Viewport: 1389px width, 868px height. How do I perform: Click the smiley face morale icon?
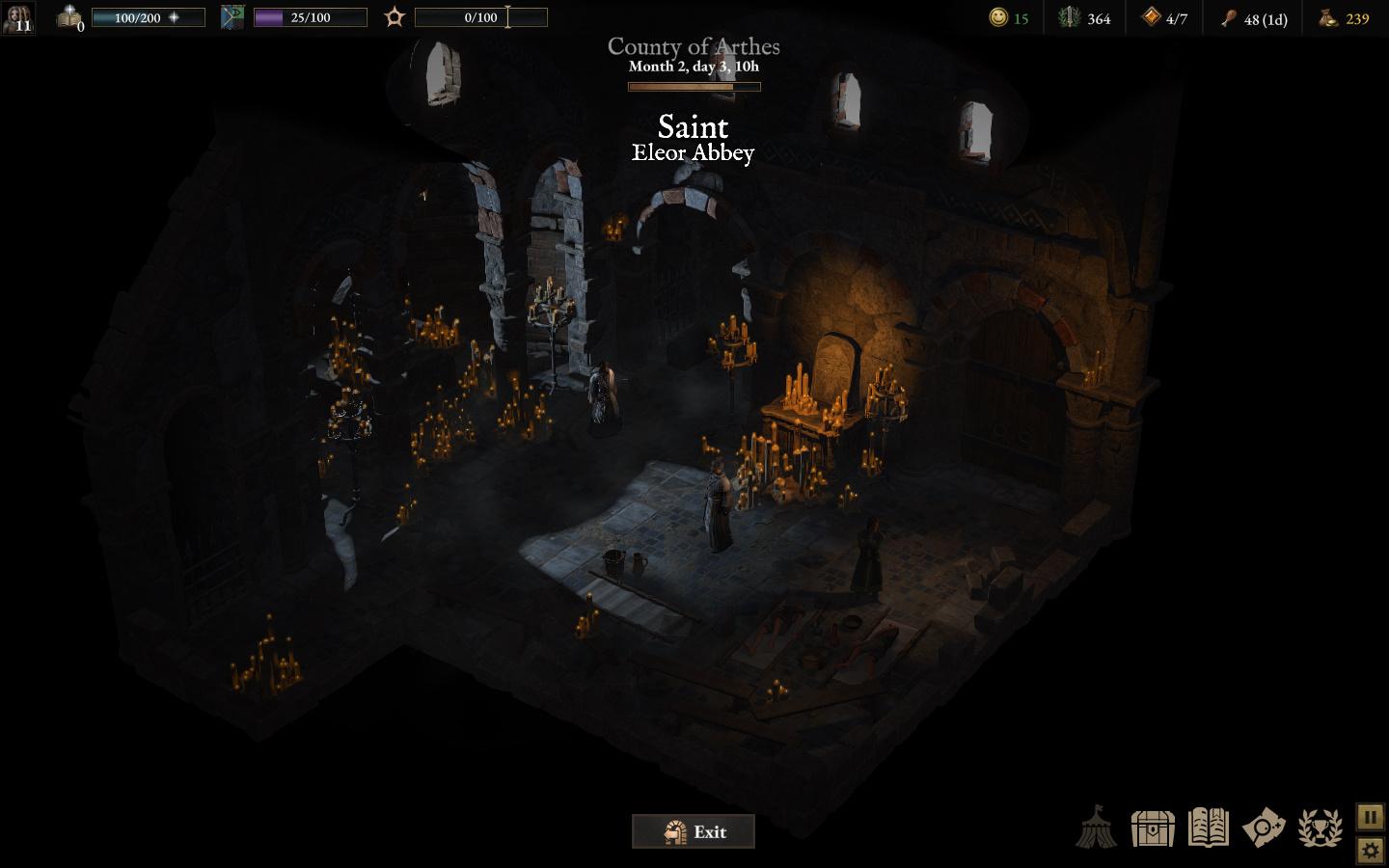[998, 17]
